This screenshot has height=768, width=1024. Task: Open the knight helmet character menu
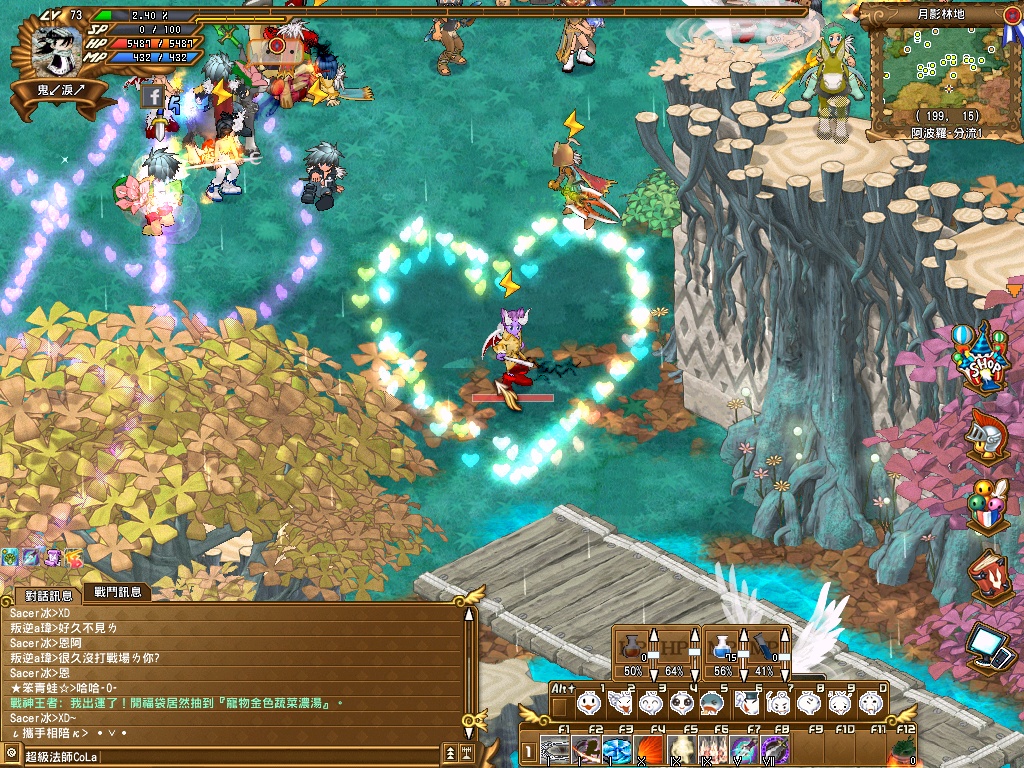(987, 434)
